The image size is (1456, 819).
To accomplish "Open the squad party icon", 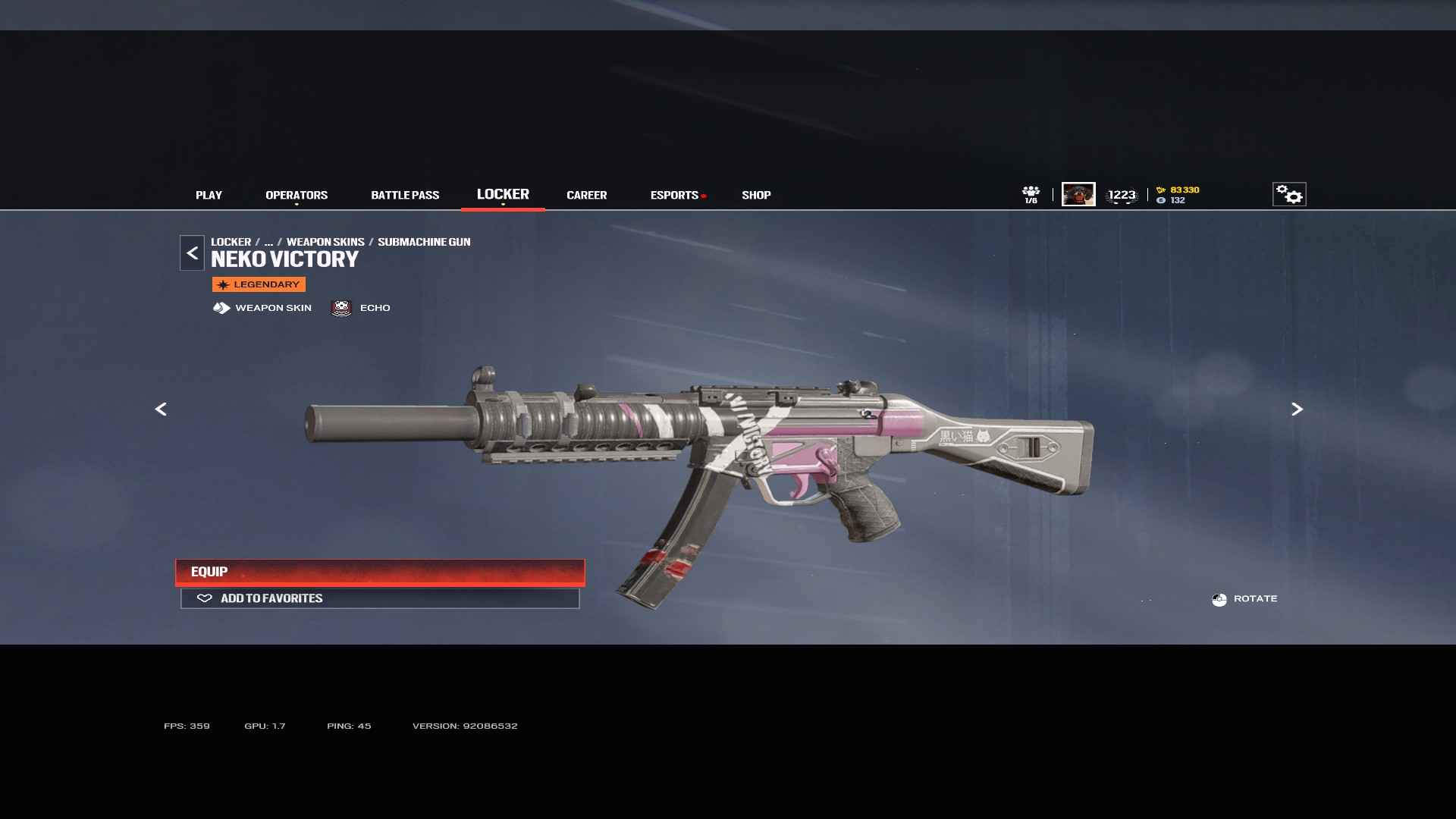I will point(1031,194).
